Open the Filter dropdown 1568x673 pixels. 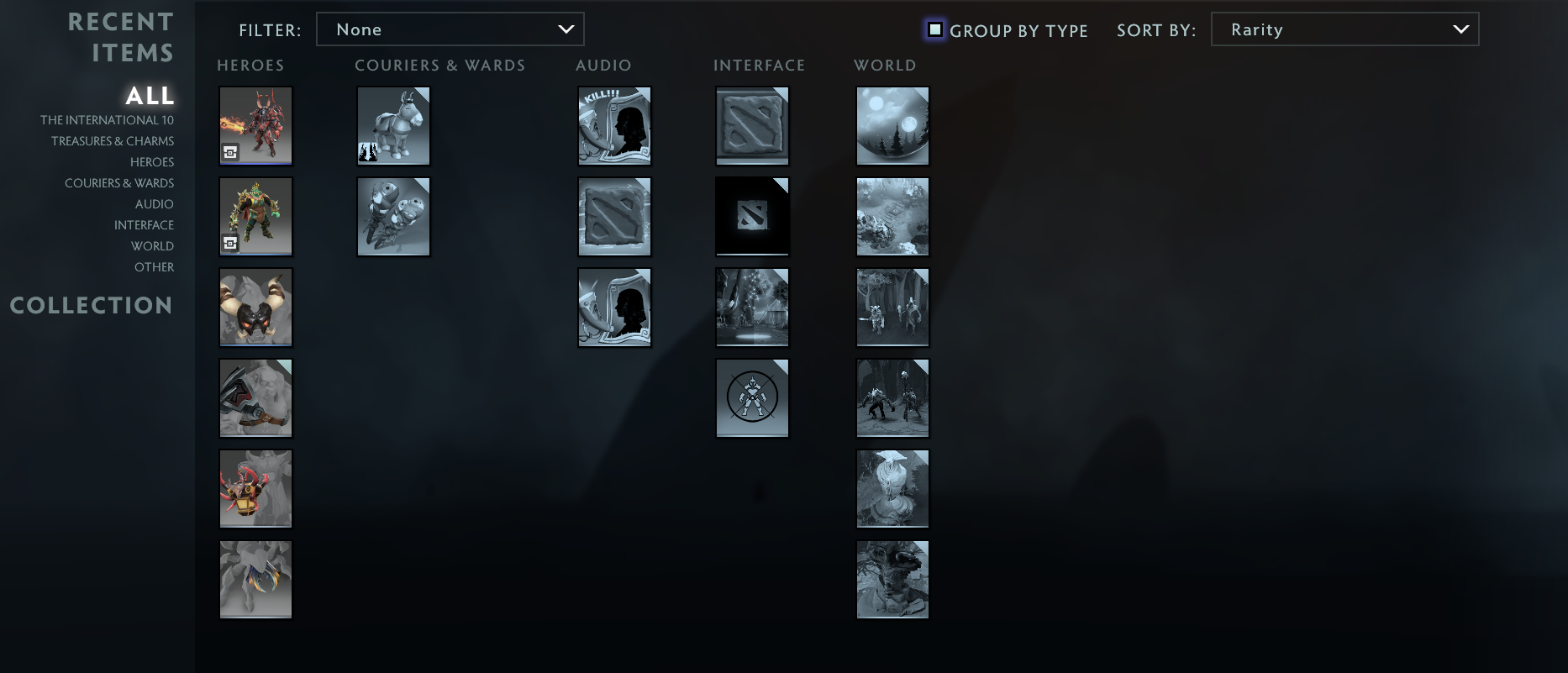pyautogui.click(x=450, y=29)
